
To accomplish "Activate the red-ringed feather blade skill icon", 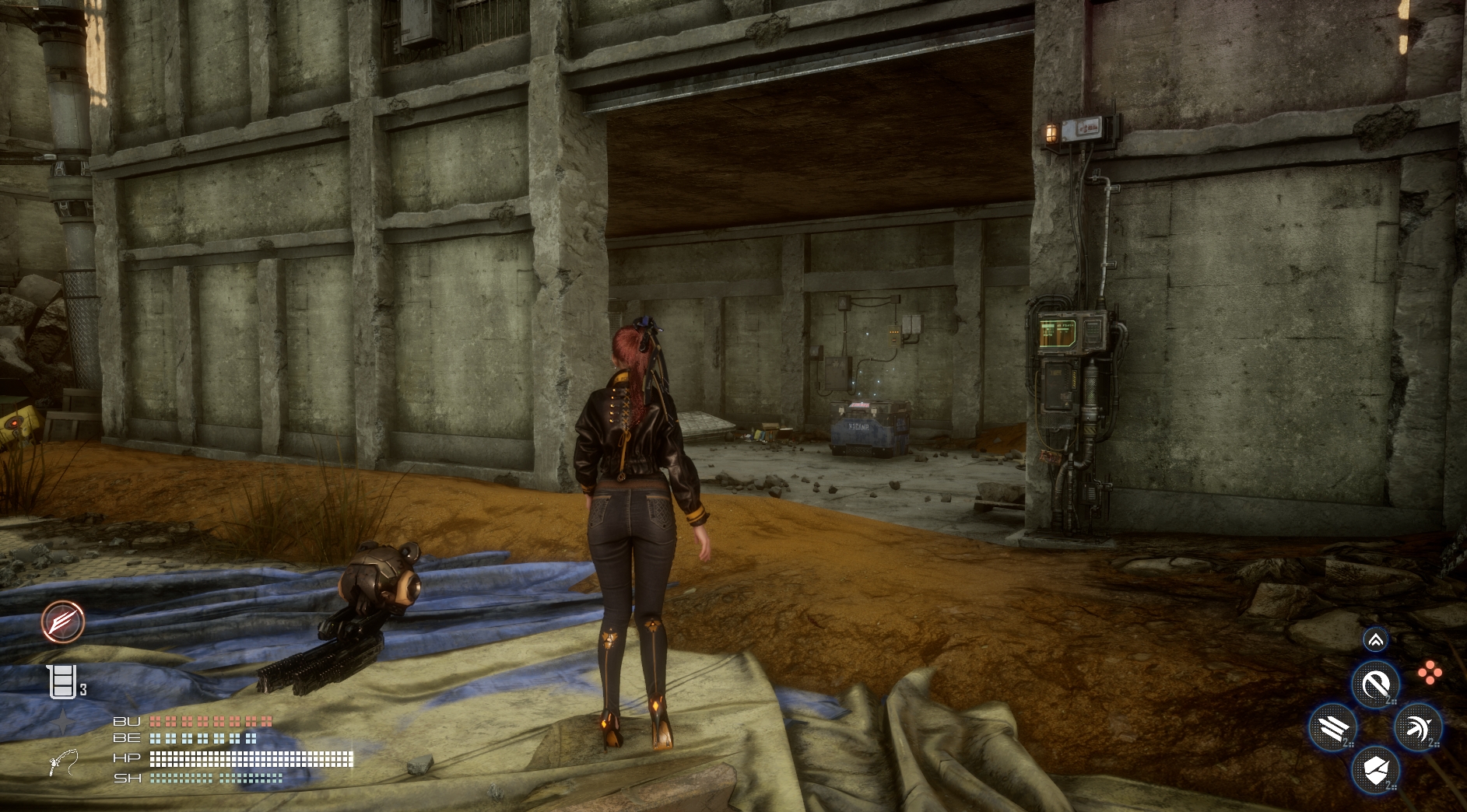I will pos(63,621).
